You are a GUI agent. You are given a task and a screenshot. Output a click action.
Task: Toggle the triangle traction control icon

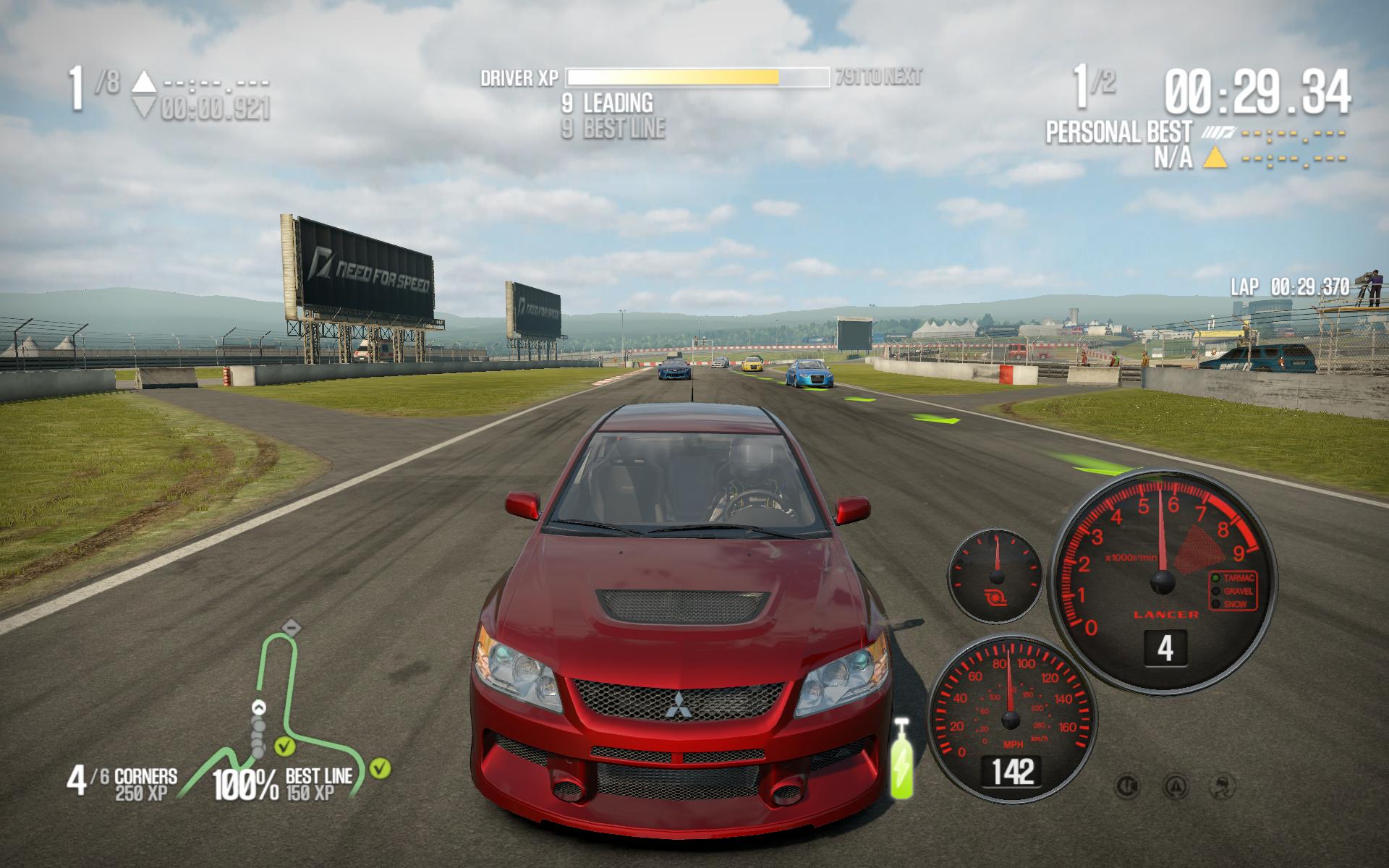1176,786
